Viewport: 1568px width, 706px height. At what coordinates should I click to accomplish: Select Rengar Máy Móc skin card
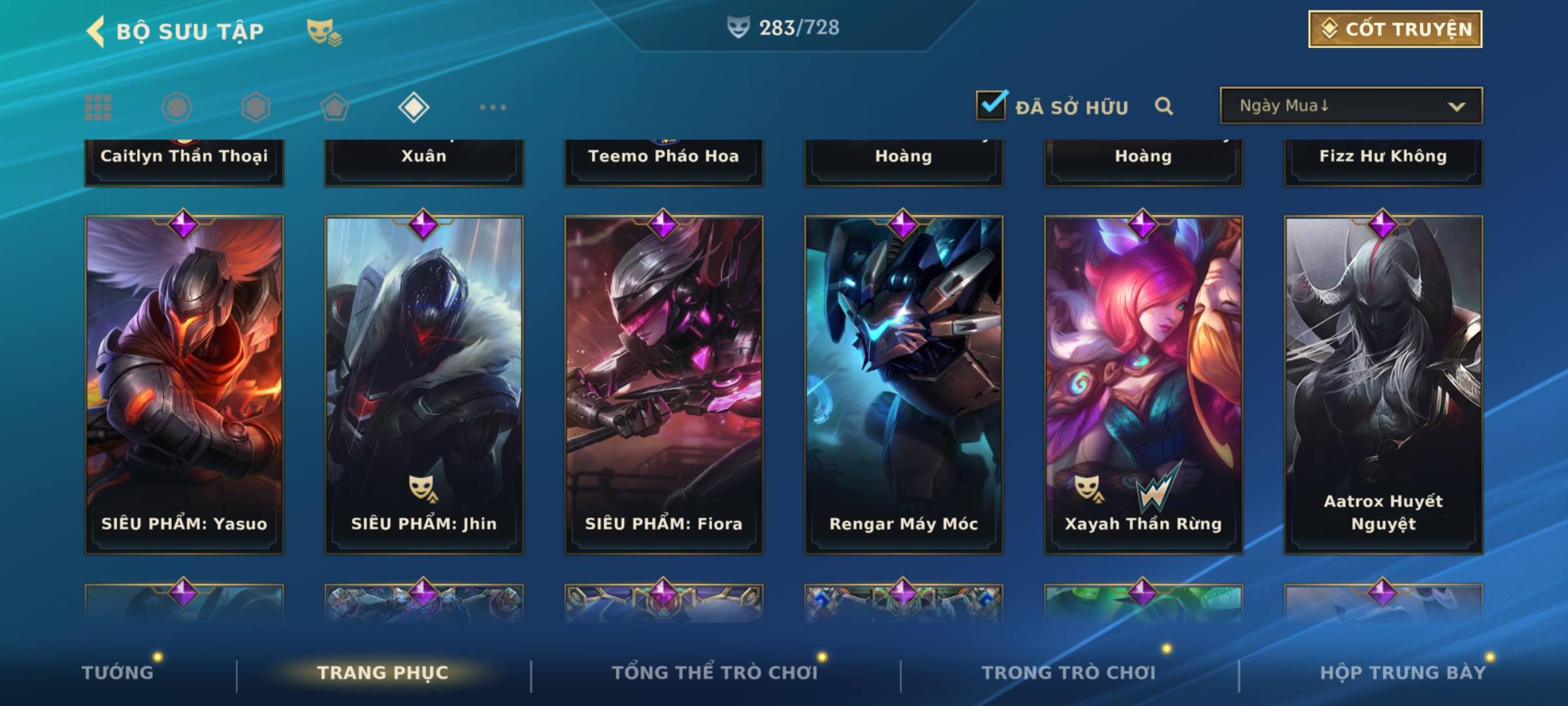[904, 384]
